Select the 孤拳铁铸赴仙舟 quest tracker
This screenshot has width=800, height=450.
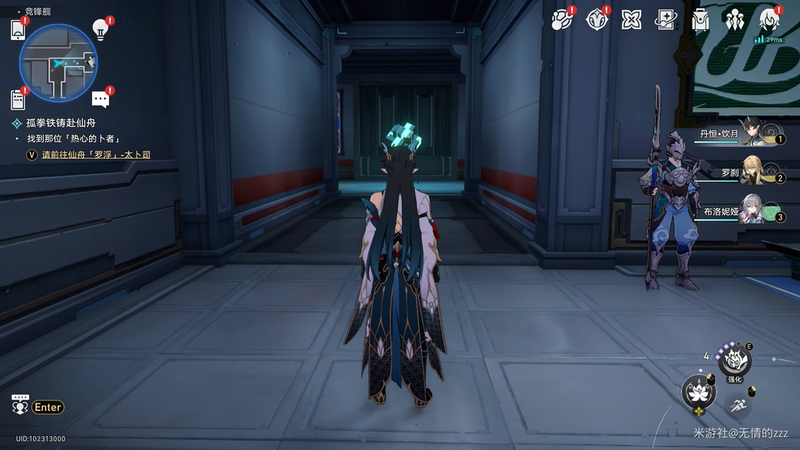click(66, 122)
